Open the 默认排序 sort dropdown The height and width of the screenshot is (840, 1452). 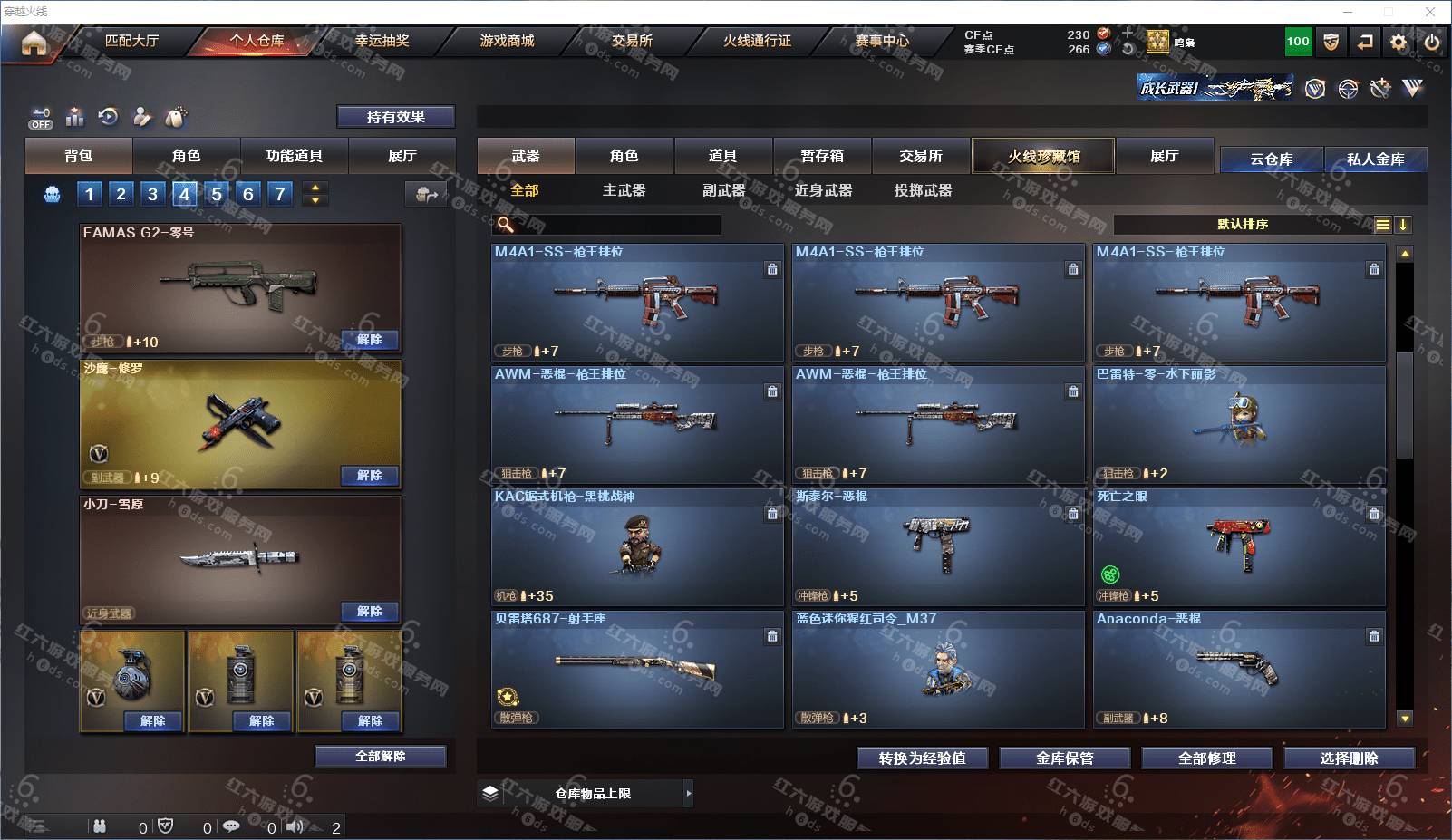tap(1243, 225)
